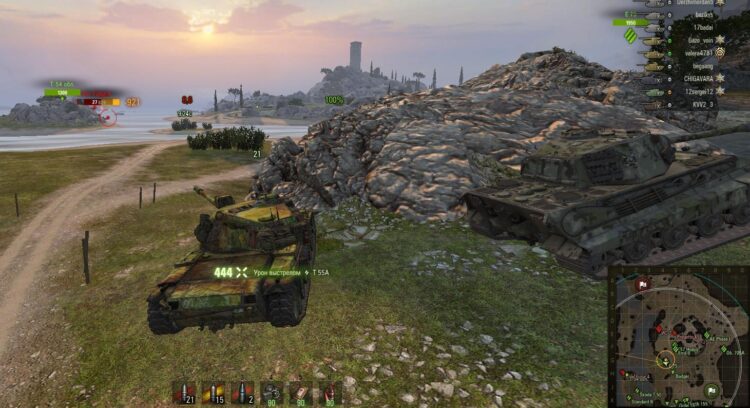750x408 pixels.
Task: Click the green allied base flag on minimap
Action: point(711,391)
